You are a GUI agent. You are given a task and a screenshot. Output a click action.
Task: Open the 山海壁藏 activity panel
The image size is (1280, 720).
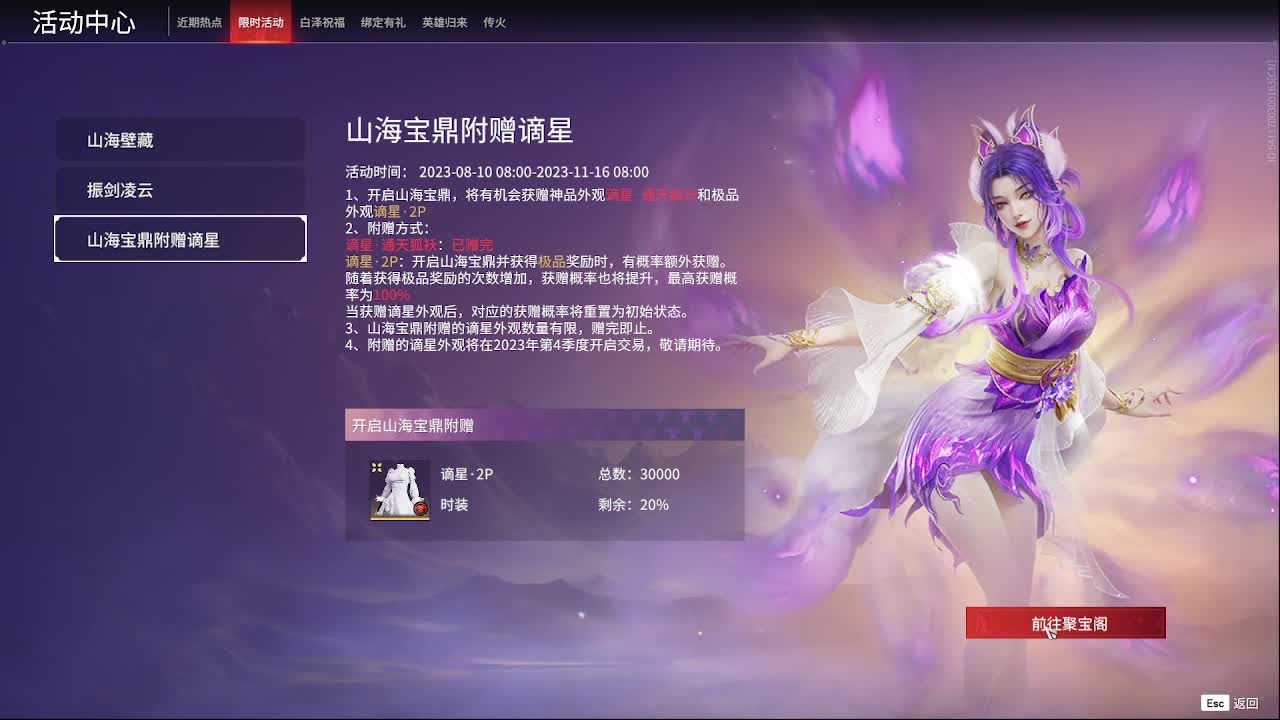[x=180, y=140]
